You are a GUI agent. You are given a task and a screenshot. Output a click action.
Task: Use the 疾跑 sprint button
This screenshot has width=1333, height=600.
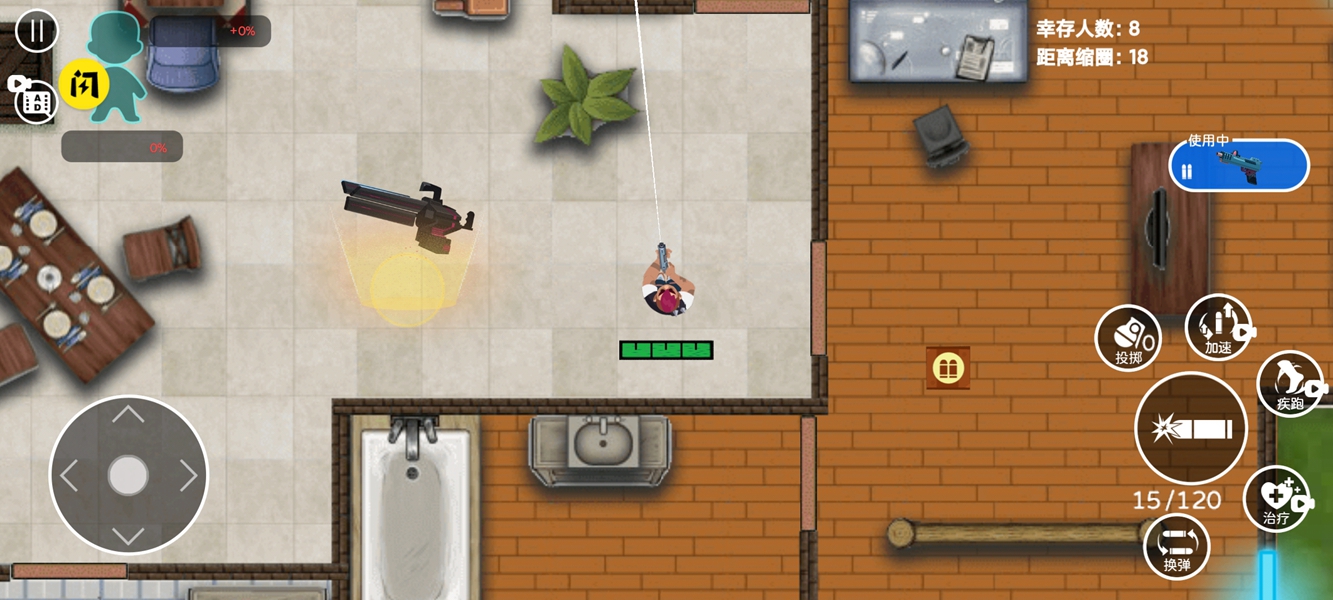[1290, 384]
